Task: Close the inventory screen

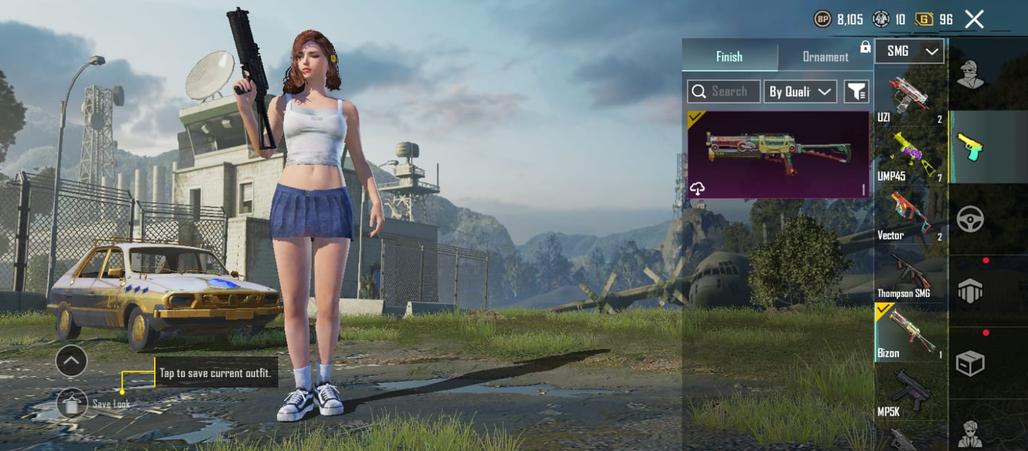Action: (974, 18)
